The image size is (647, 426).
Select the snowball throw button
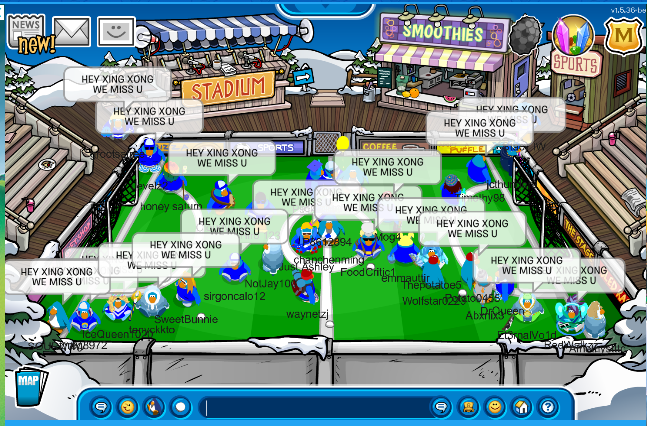[180, 407]
